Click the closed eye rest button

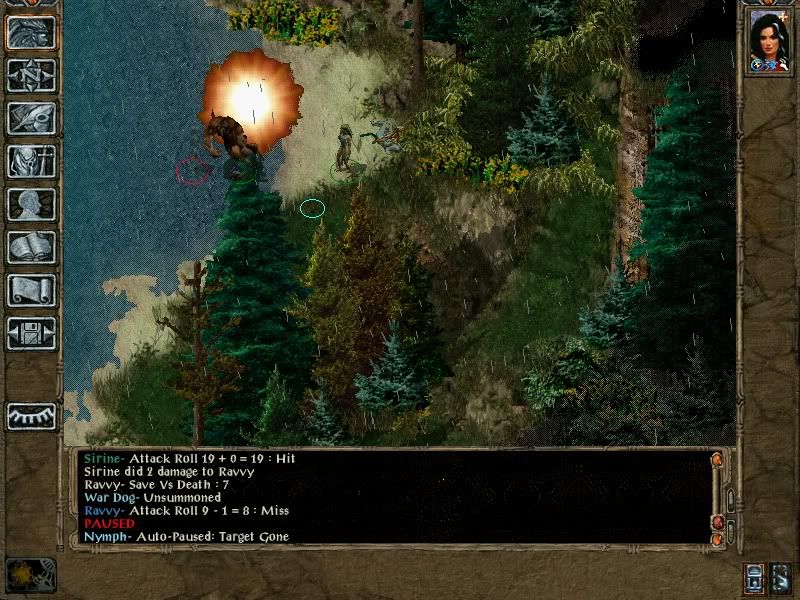(x=31, y=415)
